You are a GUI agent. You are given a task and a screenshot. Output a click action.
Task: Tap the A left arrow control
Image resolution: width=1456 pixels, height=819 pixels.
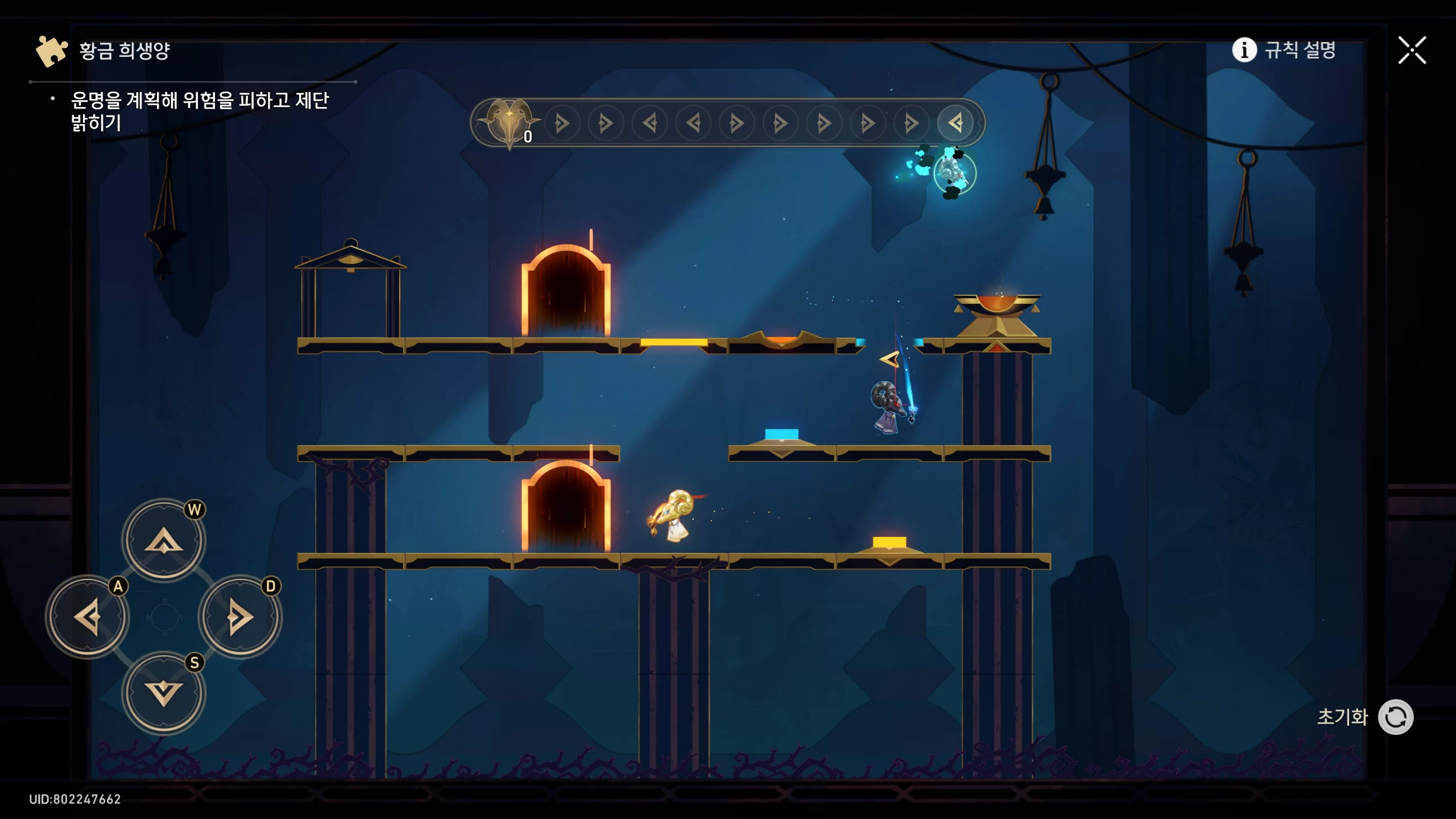88,617
